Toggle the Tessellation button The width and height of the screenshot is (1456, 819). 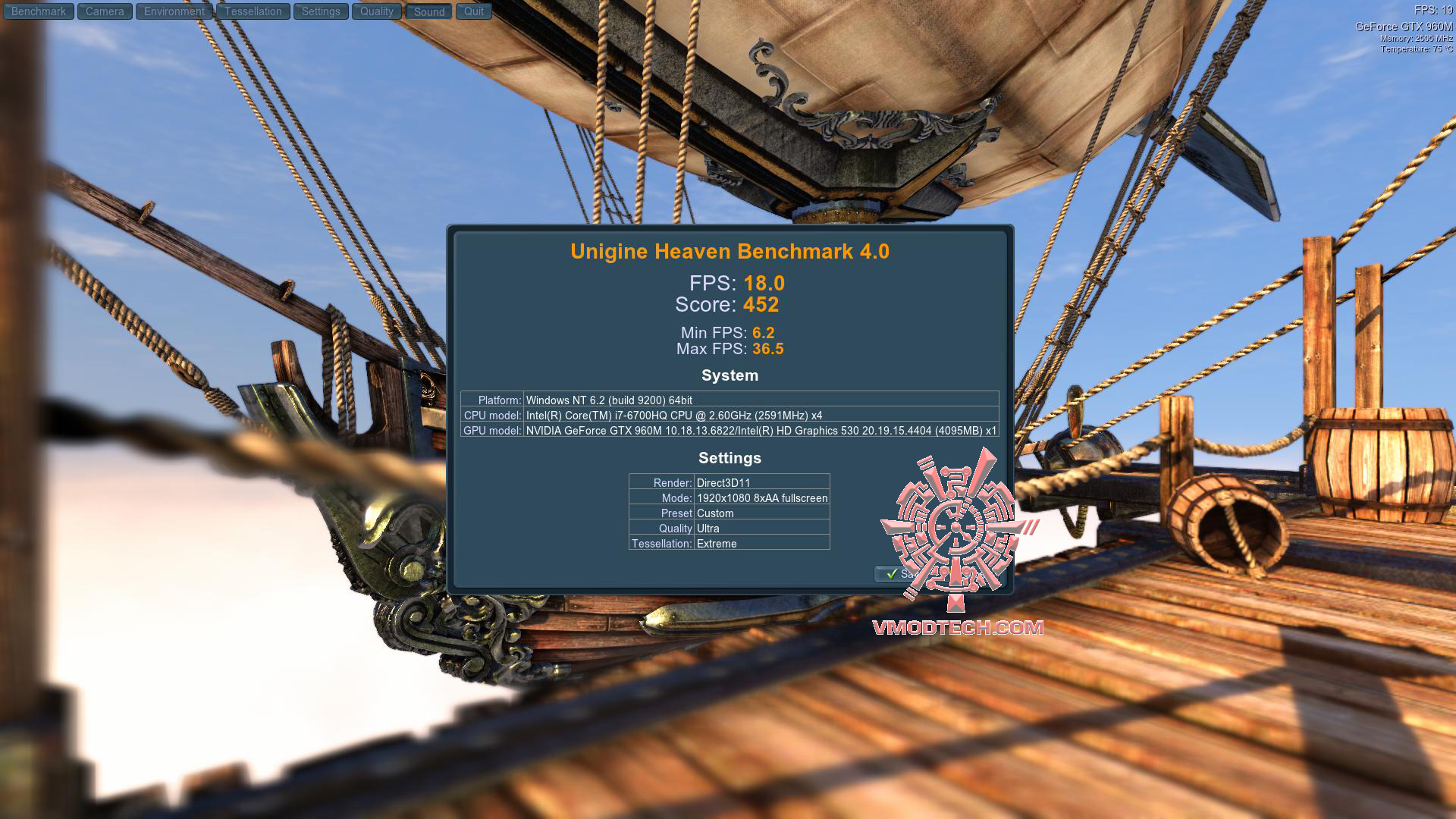(x=253, y=11)
